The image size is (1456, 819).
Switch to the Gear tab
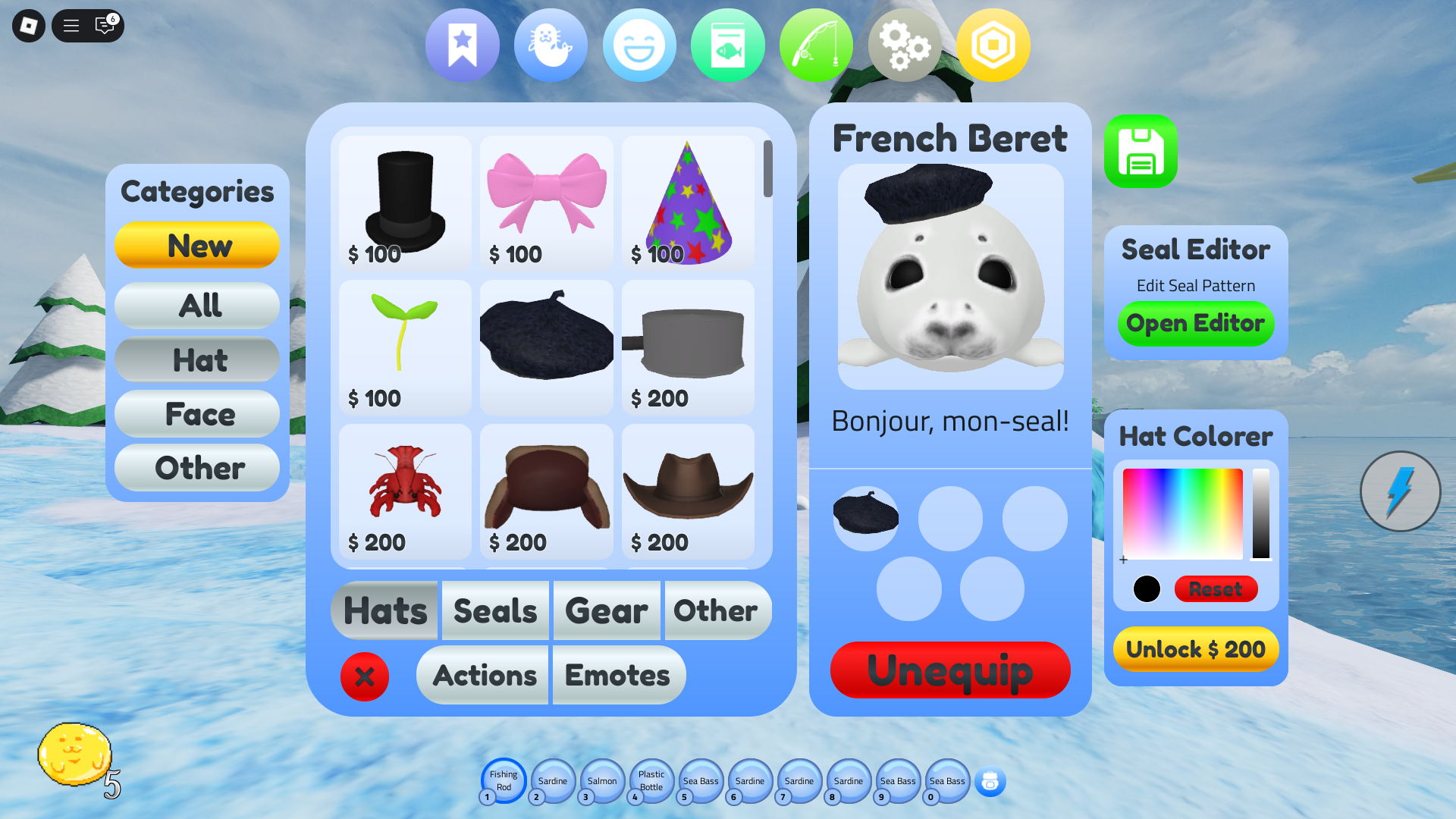[607, 611]
